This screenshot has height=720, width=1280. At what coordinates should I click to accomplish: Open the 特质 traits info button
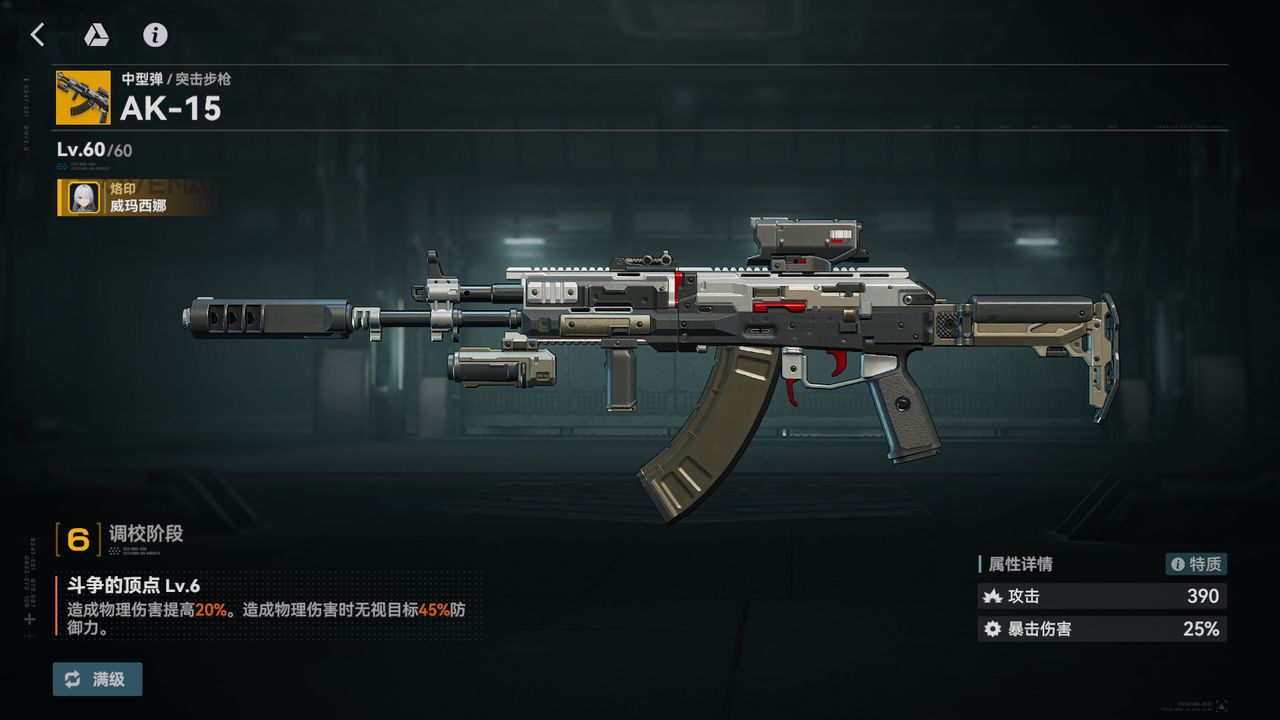pos(1196,564)
